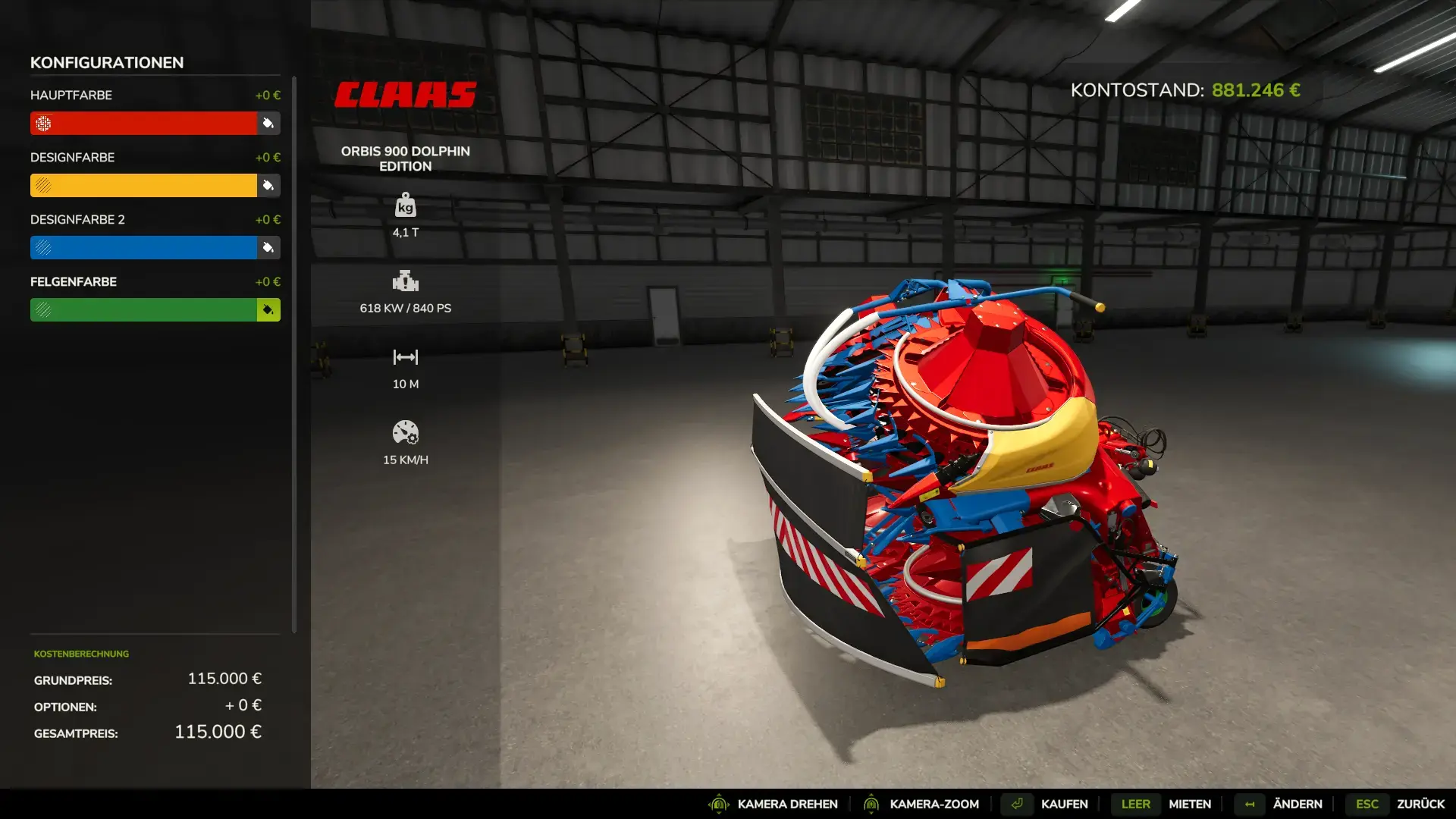Choose the yellow Designfarbe color bar

(144, 185)
